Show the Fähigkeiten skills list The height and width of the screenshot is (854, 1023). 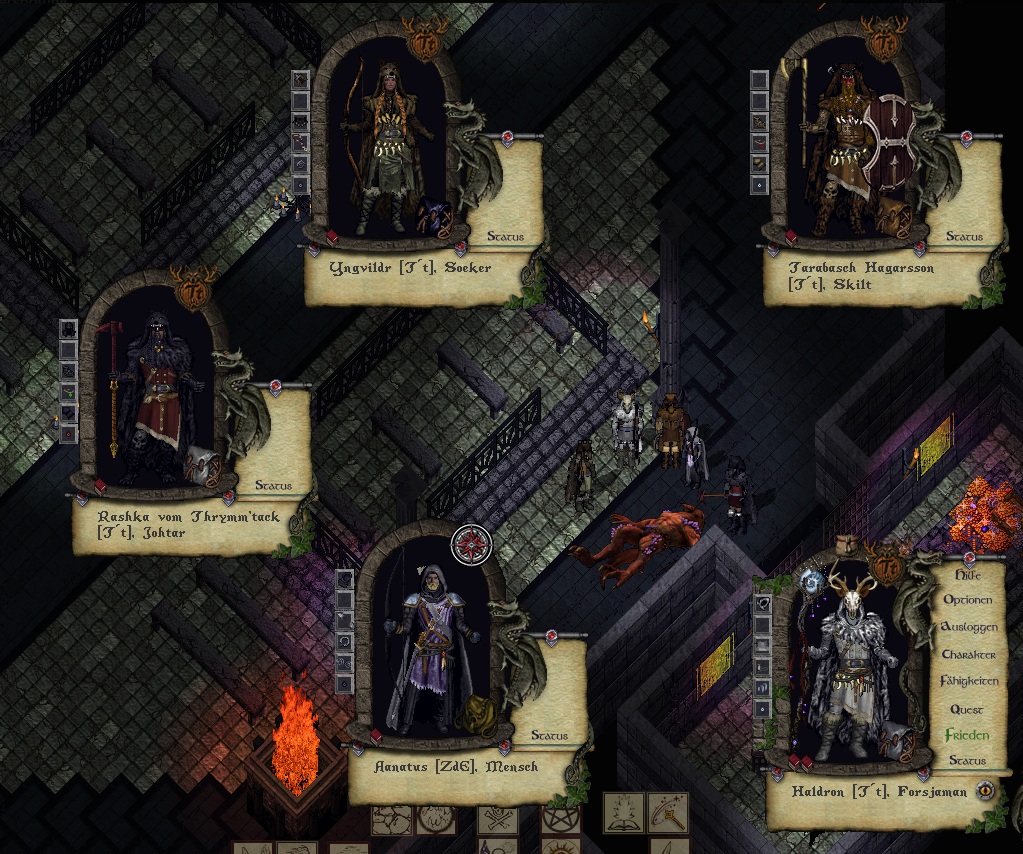point(968,681)
